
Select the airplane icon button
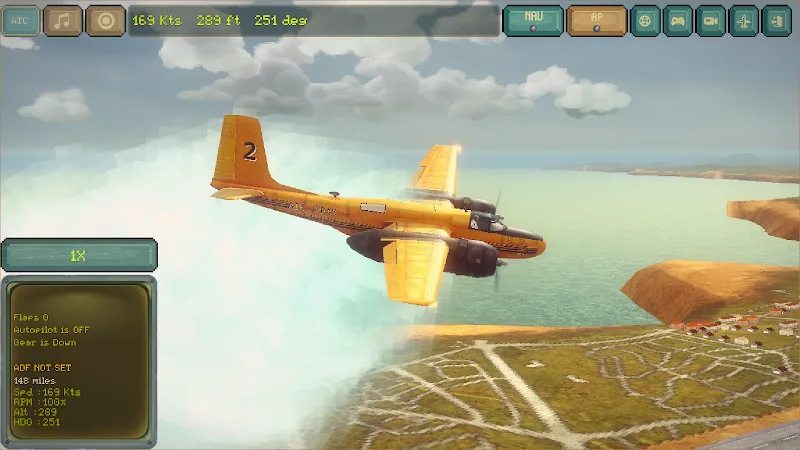coord(744,20)
